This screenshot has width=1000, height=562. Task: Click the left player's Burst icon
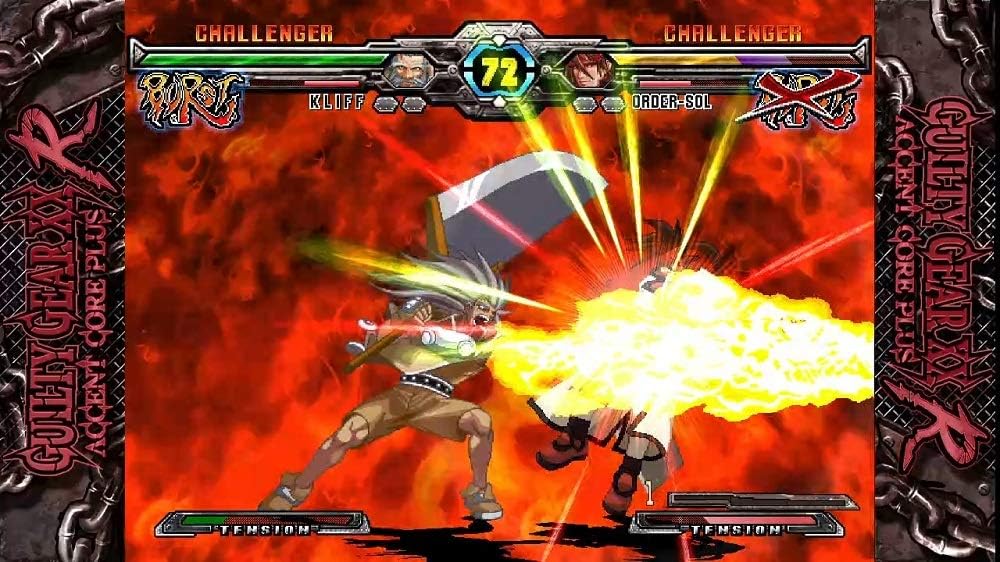(x=191, y=99)
